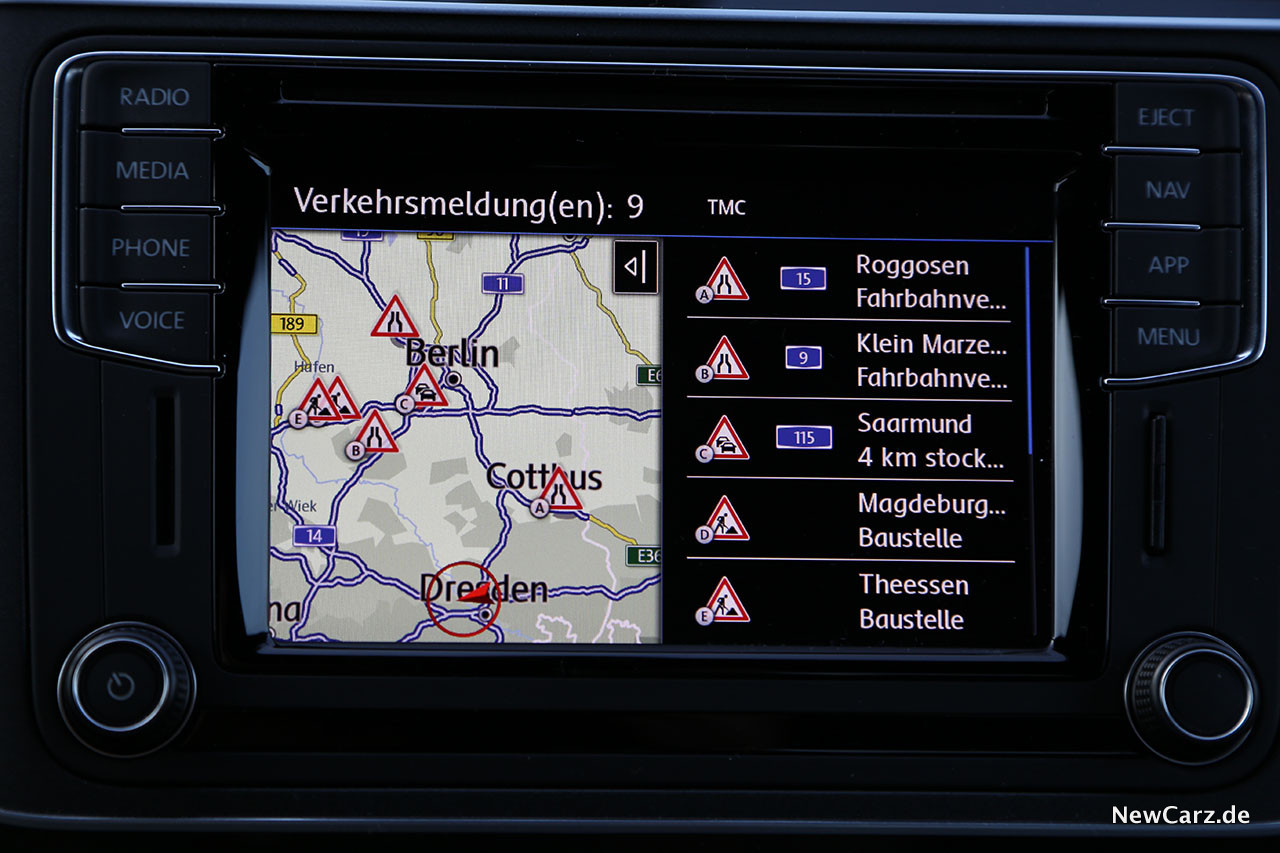The height and width of the screenshot is (853, 1280).
Task: Open the PHONE screen
Action: (150, 248)
